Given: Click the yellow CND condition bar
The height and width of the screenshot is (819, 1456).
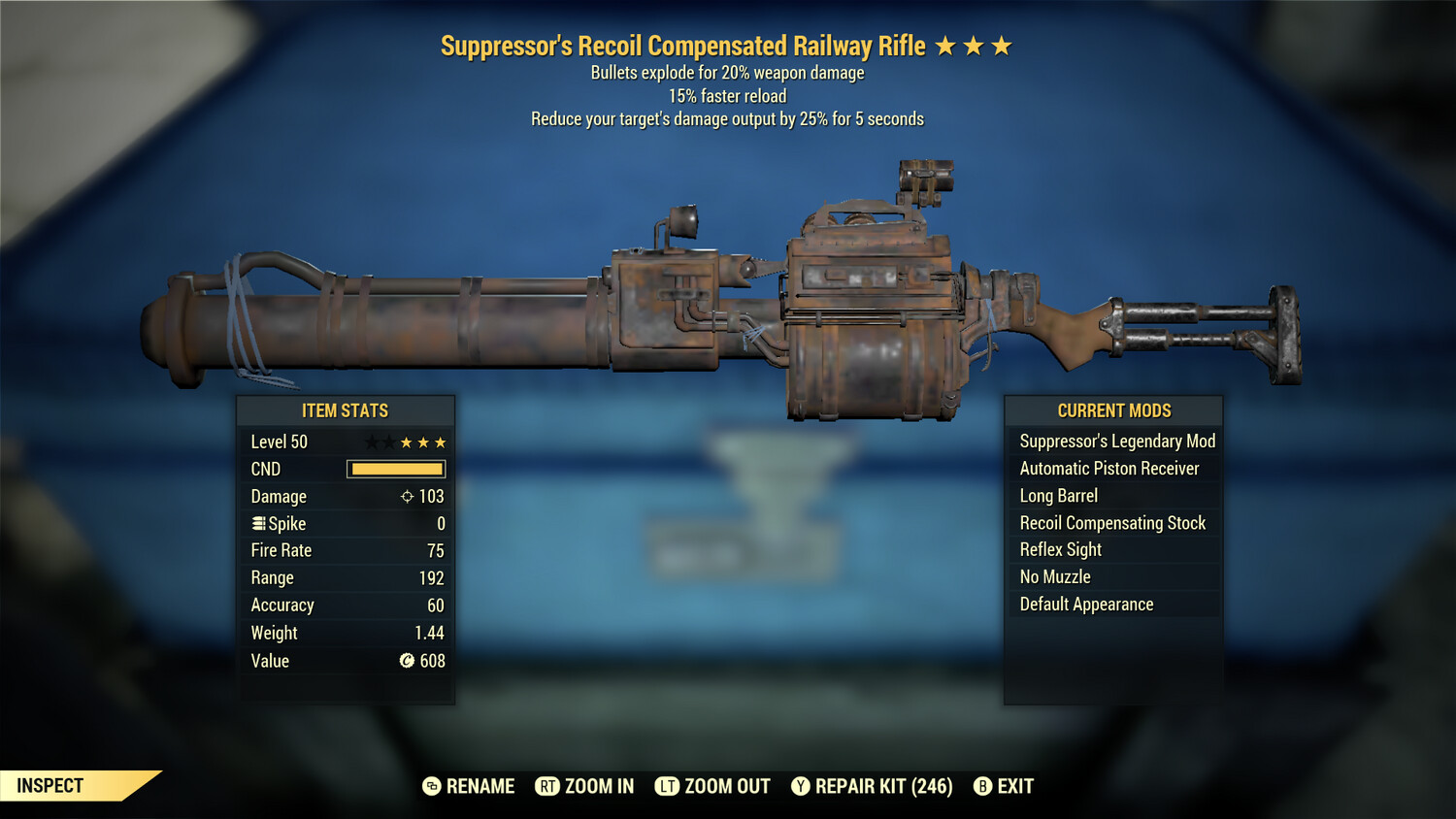Looking at the screenshot, I should [x=393, y=469].
